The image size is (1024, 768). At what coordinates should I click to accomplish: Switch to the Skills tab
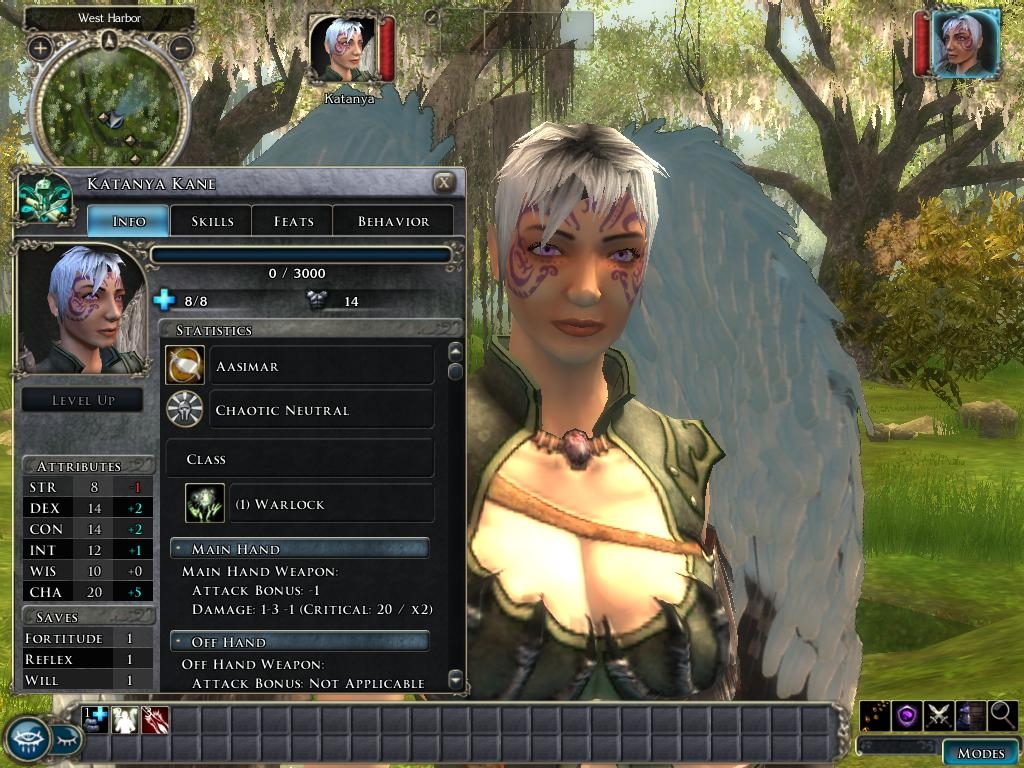[212, 221]
